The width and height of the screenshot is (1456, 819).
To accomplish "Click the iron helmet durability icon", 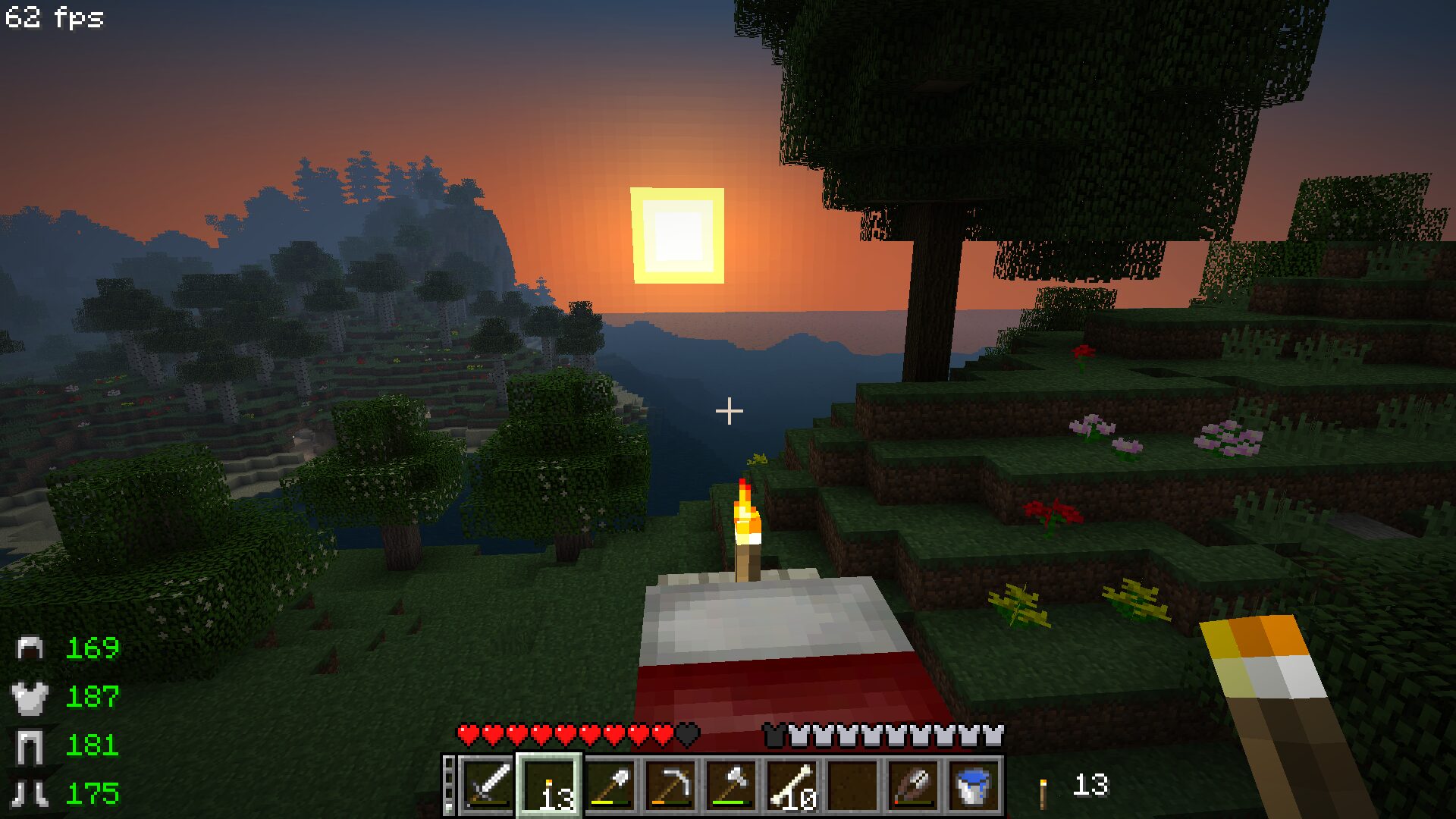I will tap(30, 648).
